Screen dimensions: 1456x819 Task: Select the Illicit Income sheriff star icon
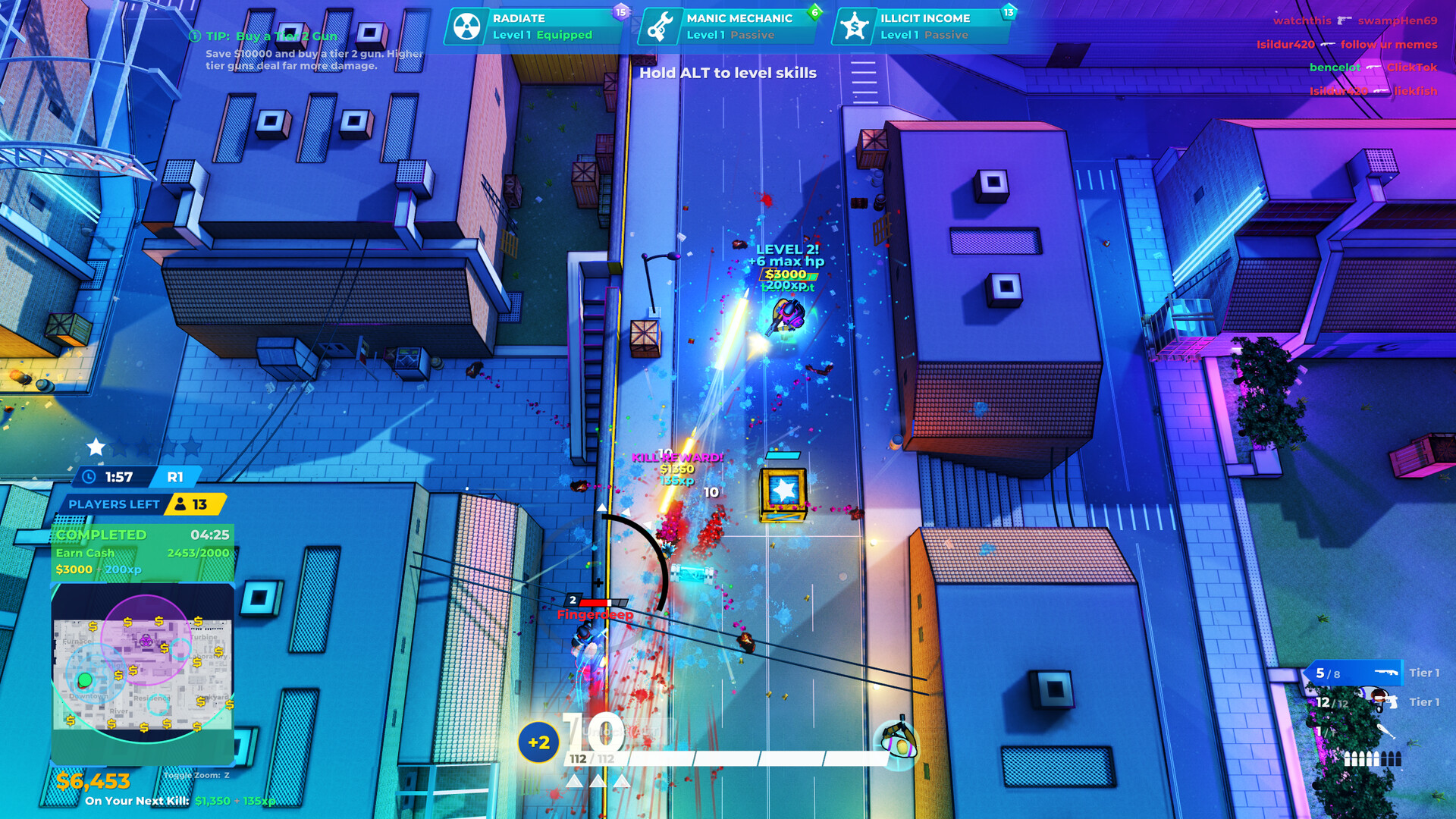point(855,25)
